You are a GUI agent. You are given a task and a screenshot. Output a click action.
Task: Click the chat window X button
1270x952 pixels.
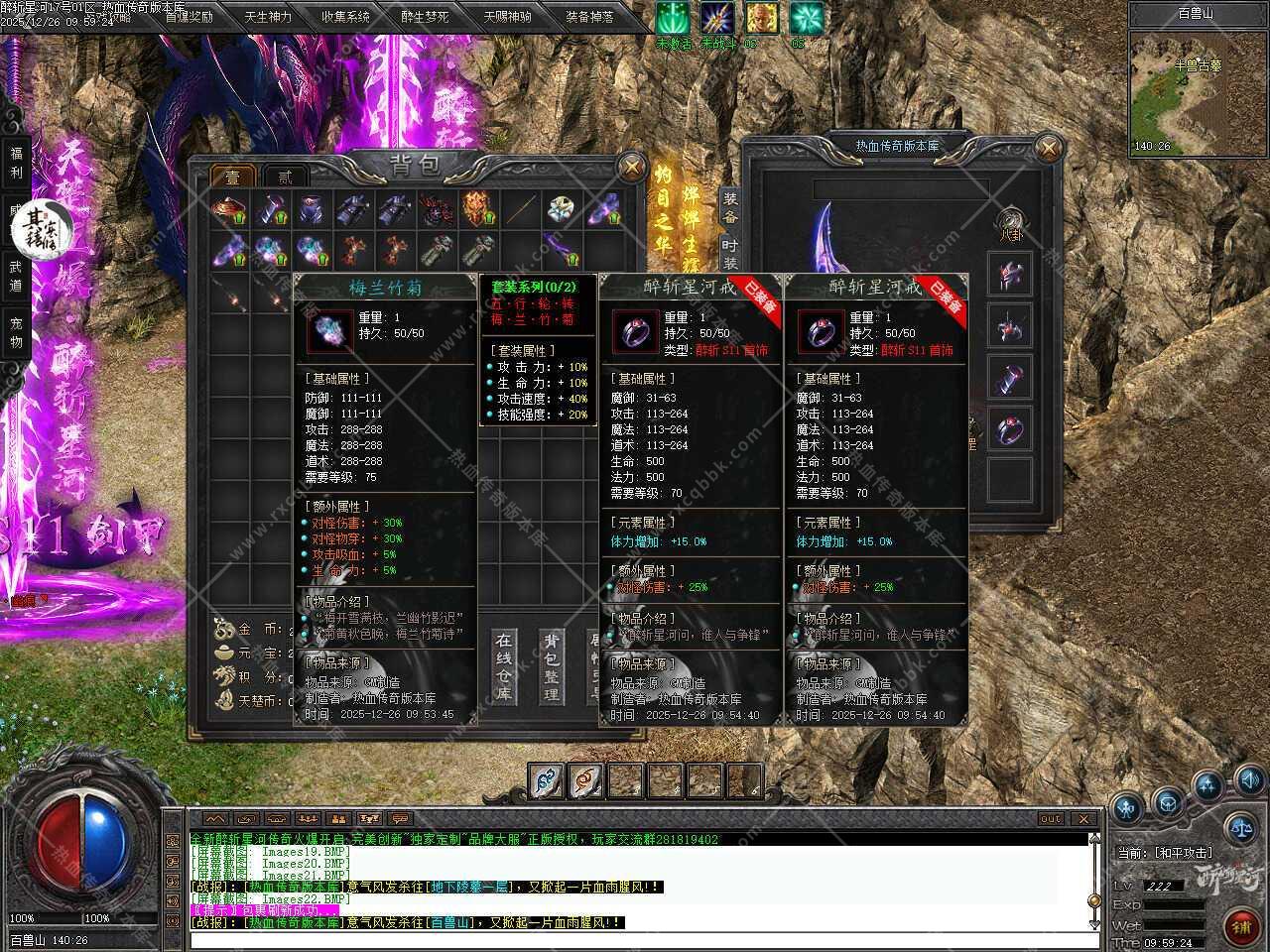click(x=1083, y=819)
